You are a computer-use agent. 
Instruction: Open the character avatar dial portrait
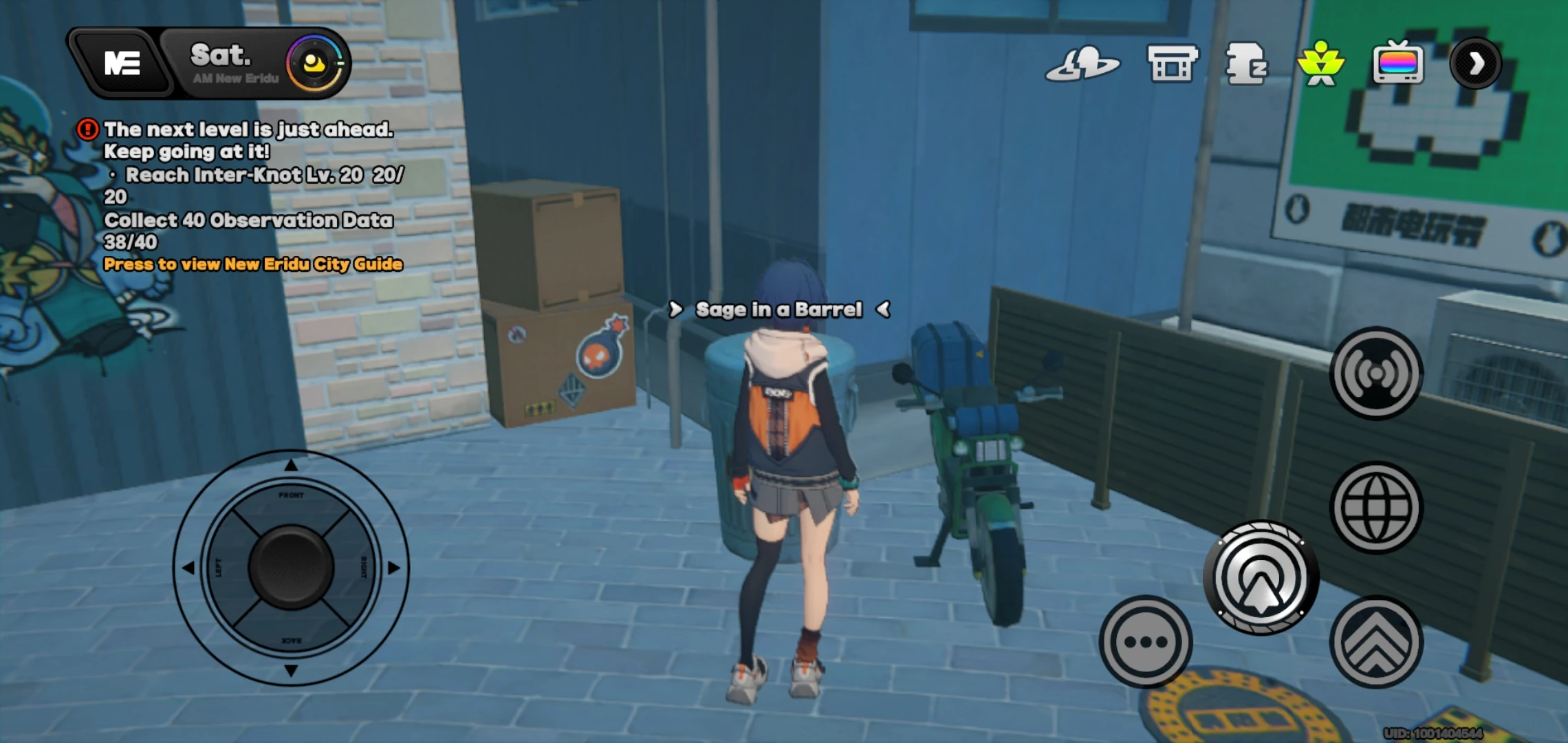(314, 63)
